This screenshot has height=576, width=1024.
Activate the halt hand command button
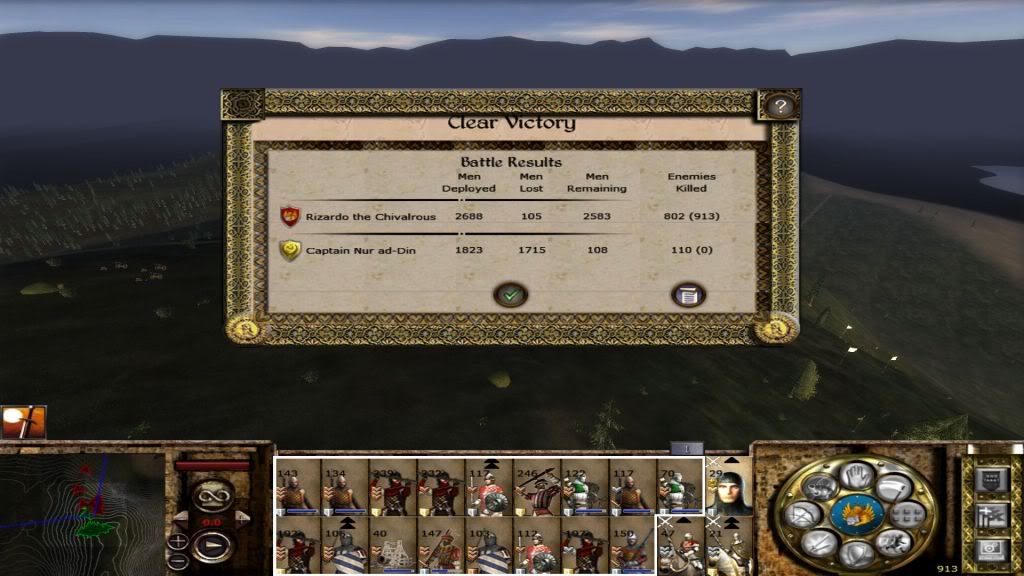(856, 474)
